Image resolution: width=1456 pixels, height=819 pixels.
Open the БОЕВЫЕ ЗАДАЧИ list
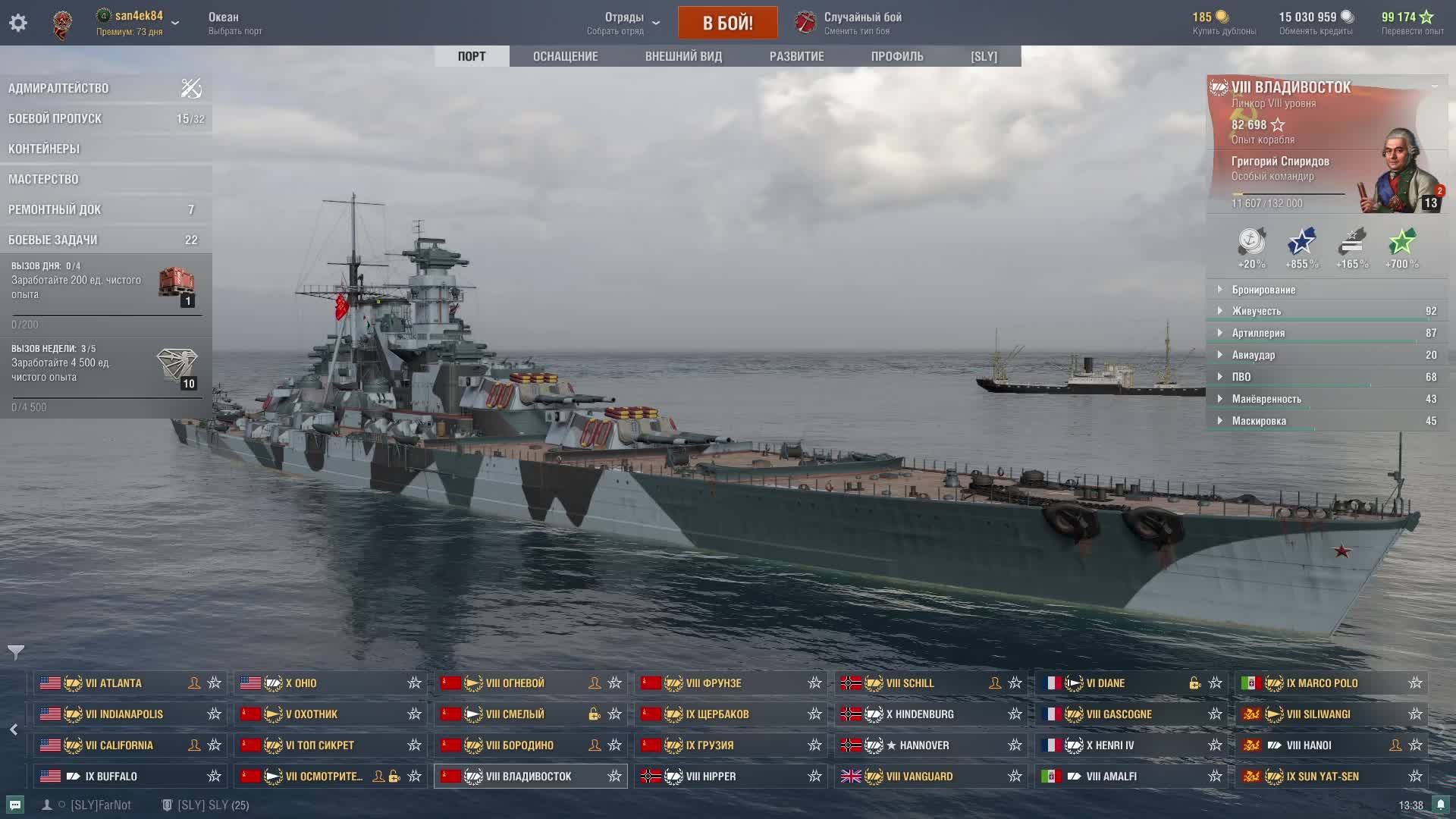[x=53, y=240]
